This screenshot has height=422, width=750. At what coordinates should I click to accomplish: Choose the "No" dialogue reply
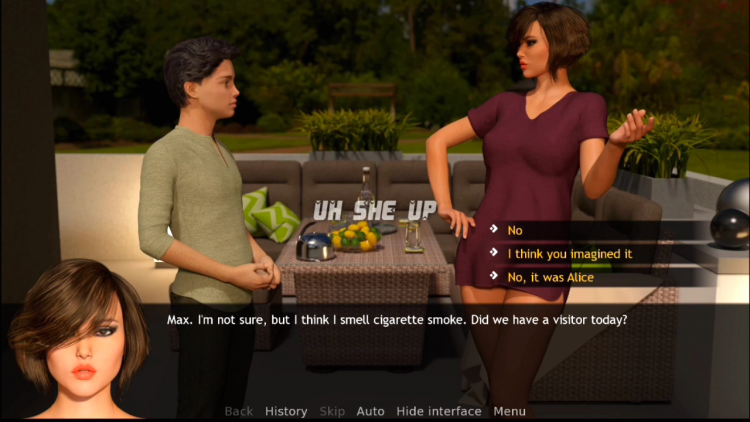[515, 230]
